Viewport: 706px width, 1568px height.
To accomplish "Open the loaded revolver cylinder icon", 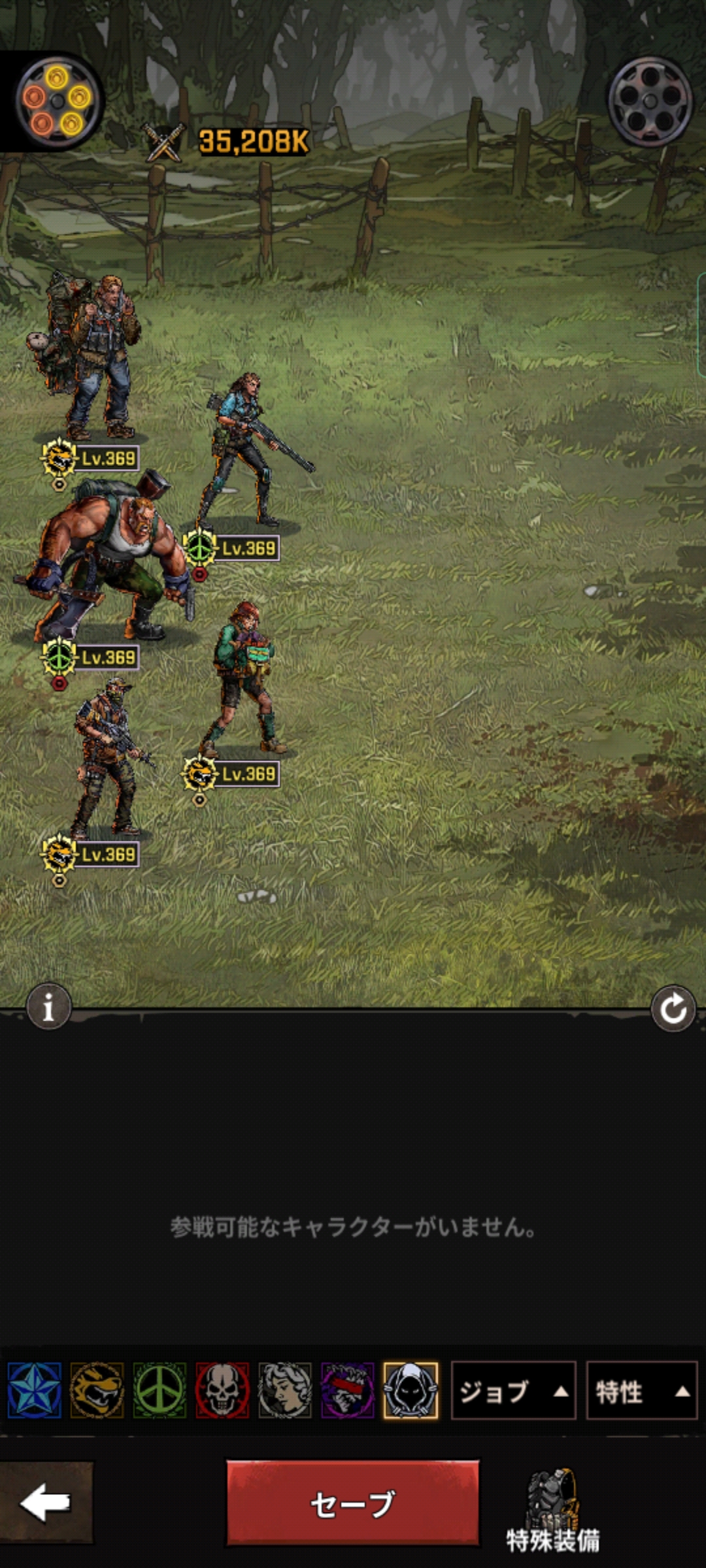I will 58,101.
